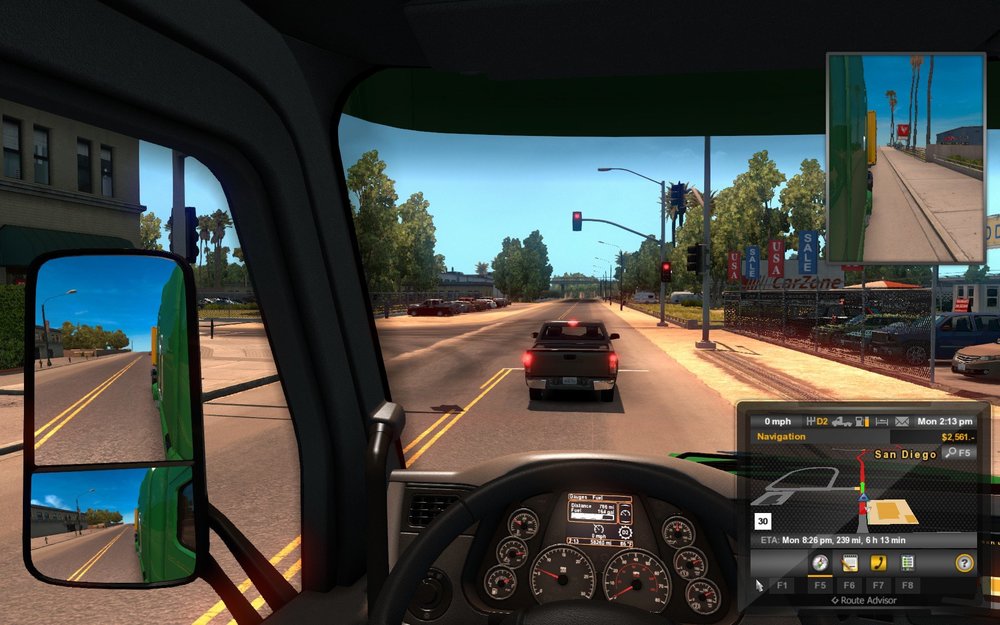Open the question mark help icon
Screen dimensions: 1000x625
964,563
